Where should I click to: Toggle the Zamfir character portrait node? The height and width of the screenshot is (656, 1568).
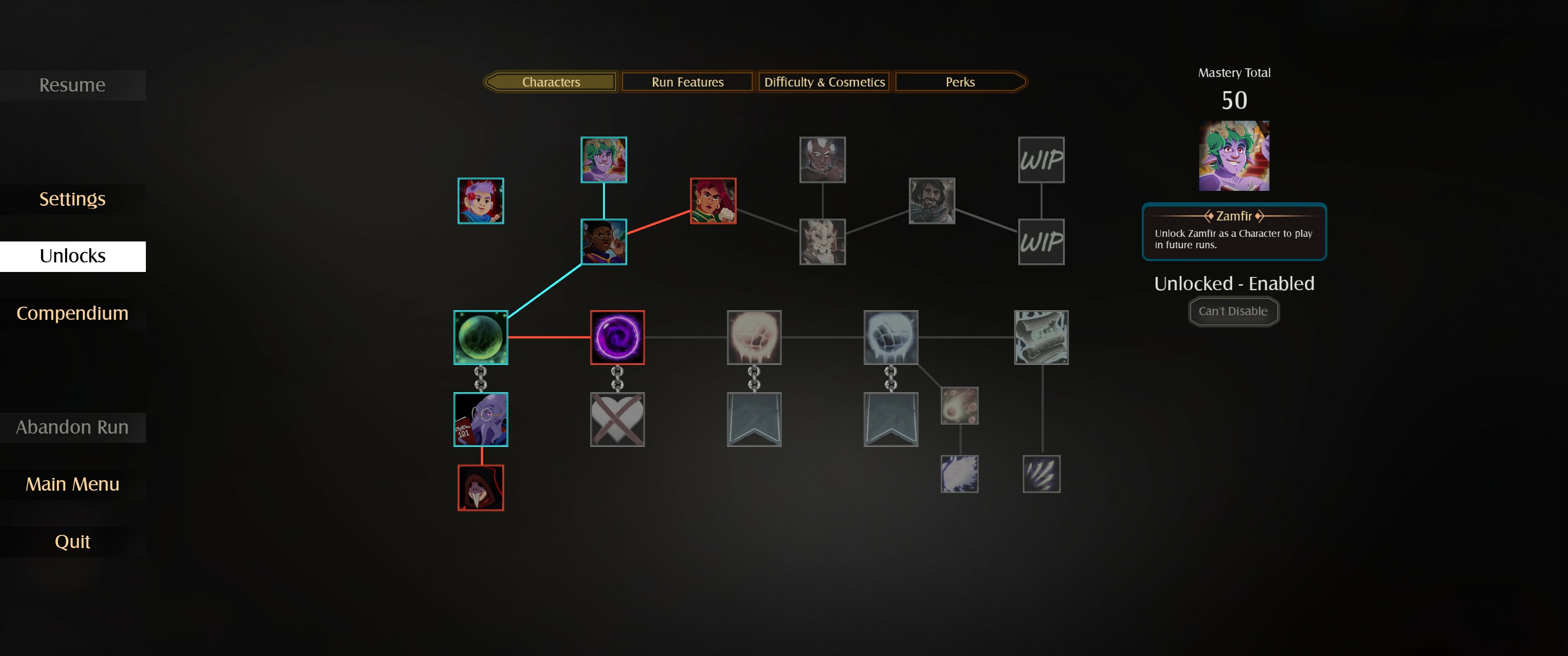pos(603,160)
